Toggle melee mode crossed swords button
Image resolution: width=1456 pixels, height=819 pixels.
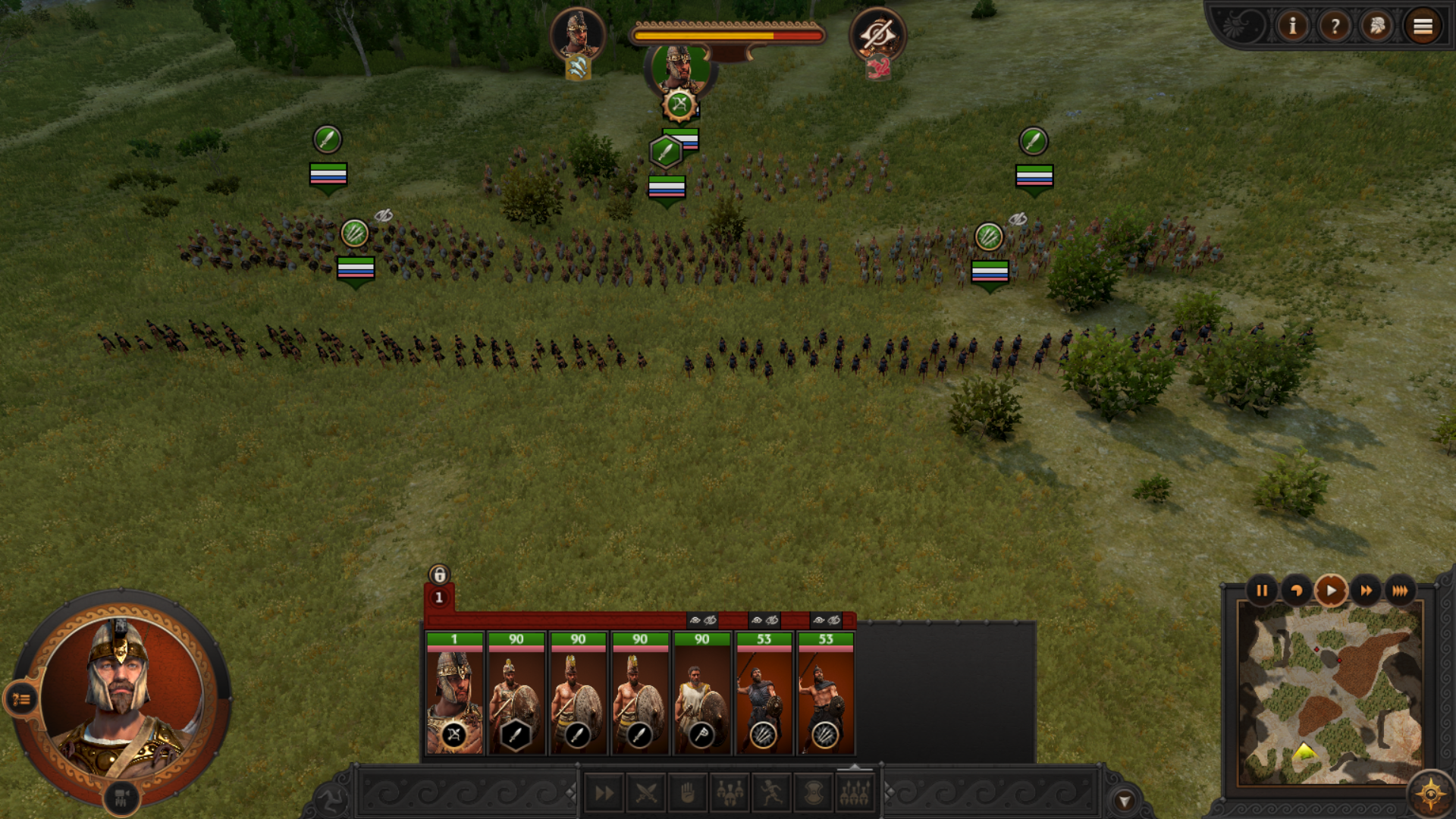pyautogui.click(x=646, y=794)
